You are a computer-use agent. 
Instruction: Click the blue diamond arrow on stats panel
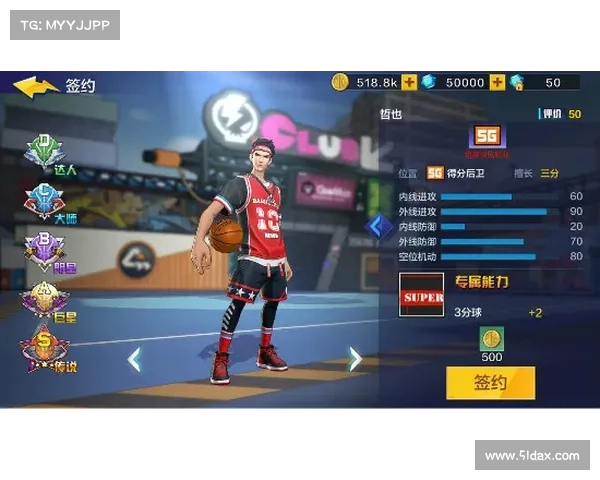(x=380, y=226)
